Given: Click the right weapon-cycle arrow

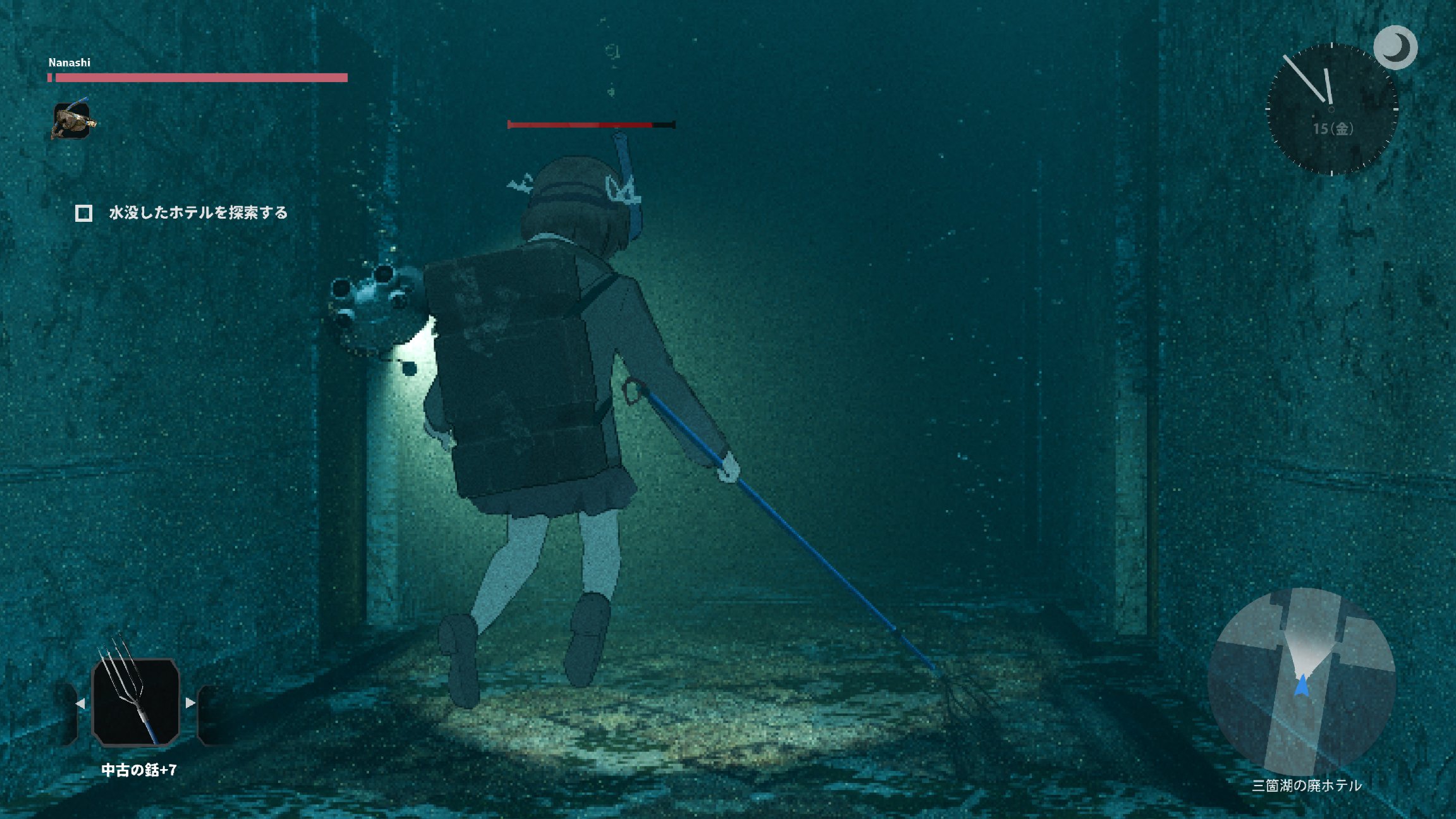Looking at the screenshot, I should [x=190, y=702].
